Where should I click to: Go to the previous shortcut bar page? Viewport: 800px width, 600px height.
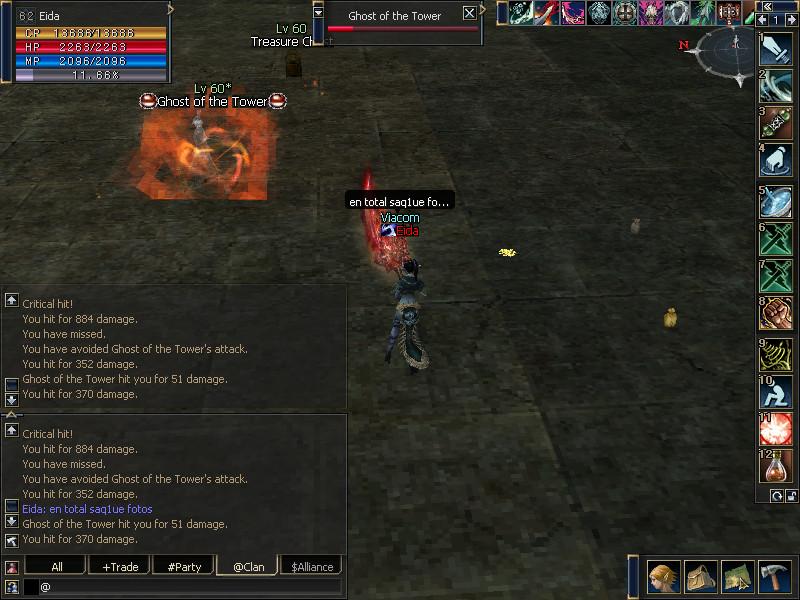tap(763, 19)
